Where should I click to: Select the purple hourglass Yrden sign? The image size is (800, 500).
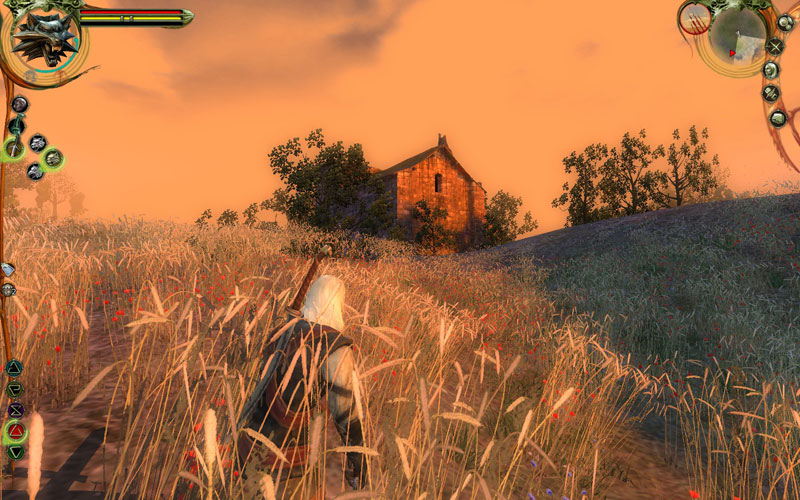(x=15, y=410)
